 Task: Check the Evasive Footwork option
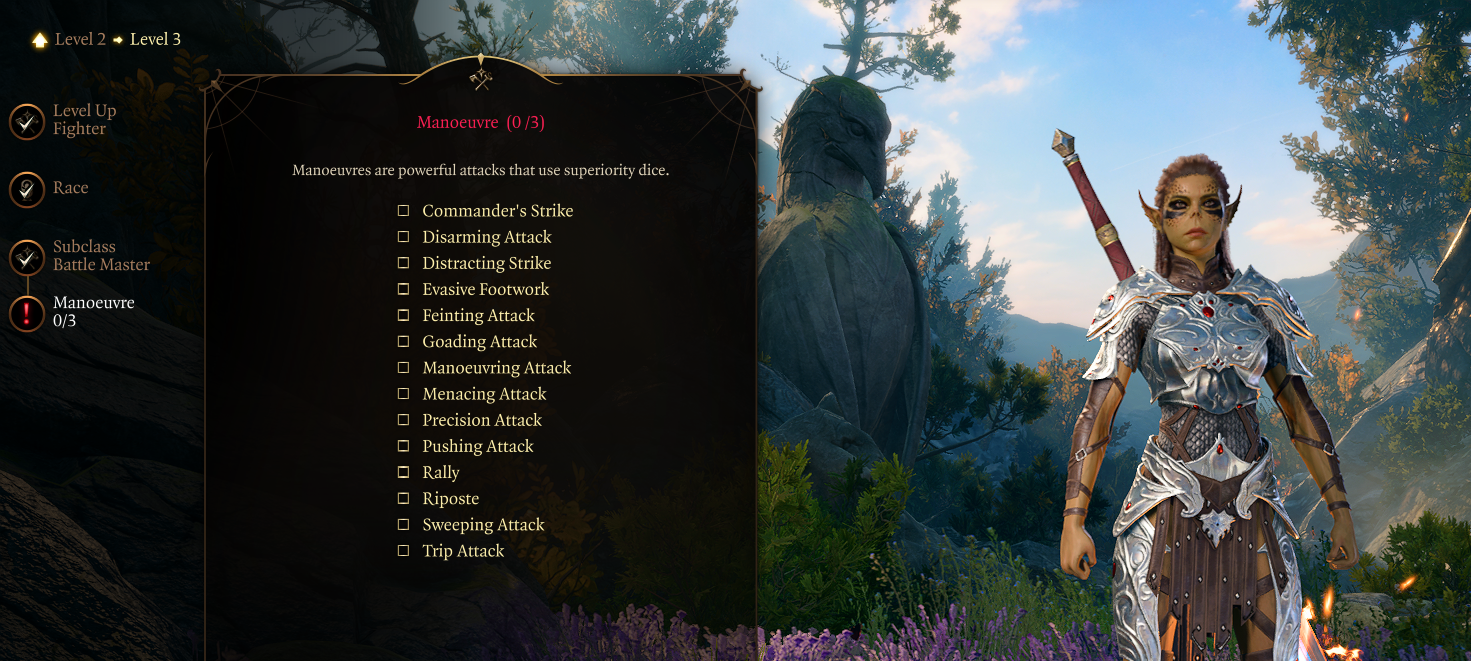pos(404,289)
